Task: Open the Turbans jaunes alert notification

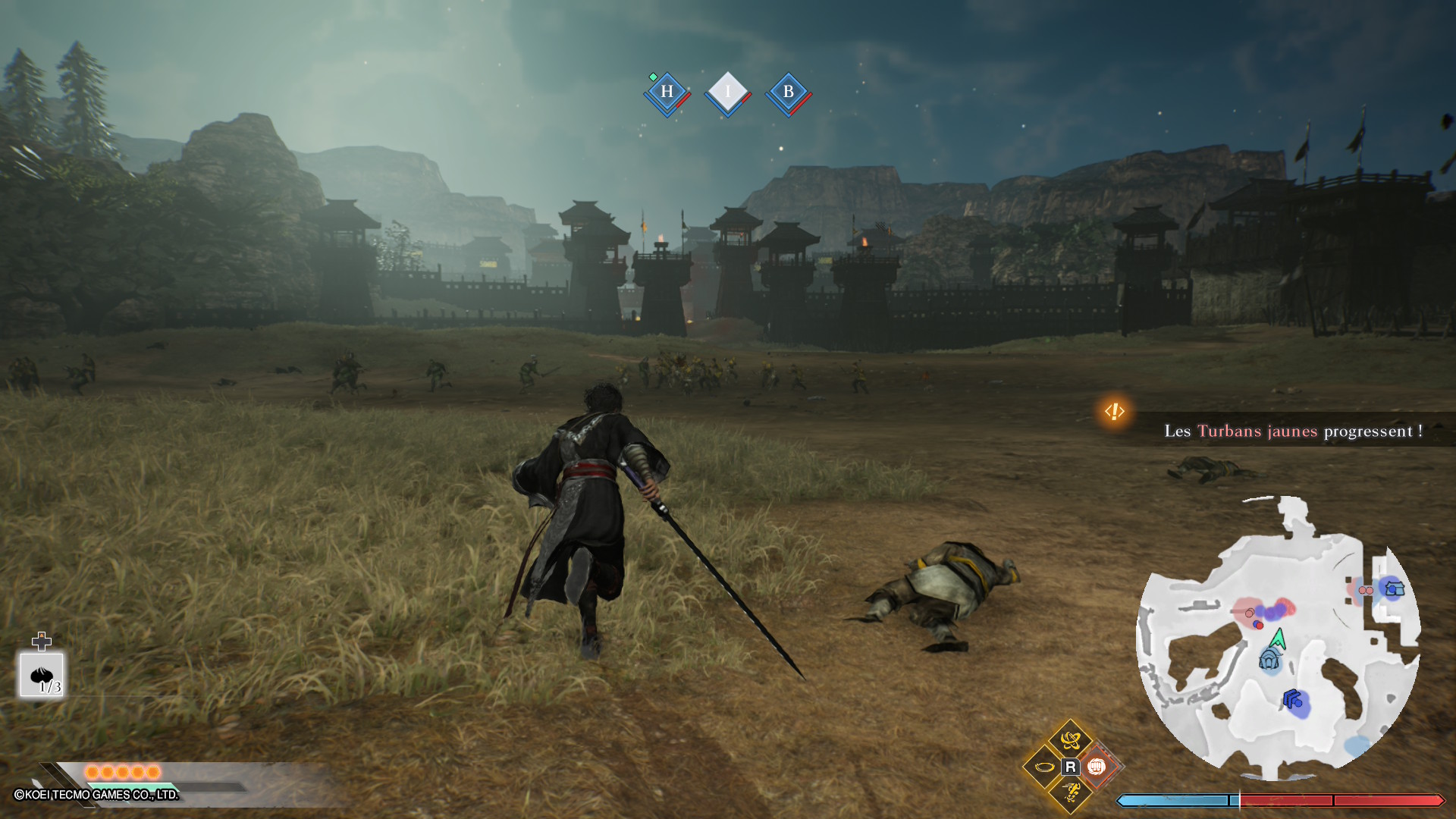Action: (1293, 431)
